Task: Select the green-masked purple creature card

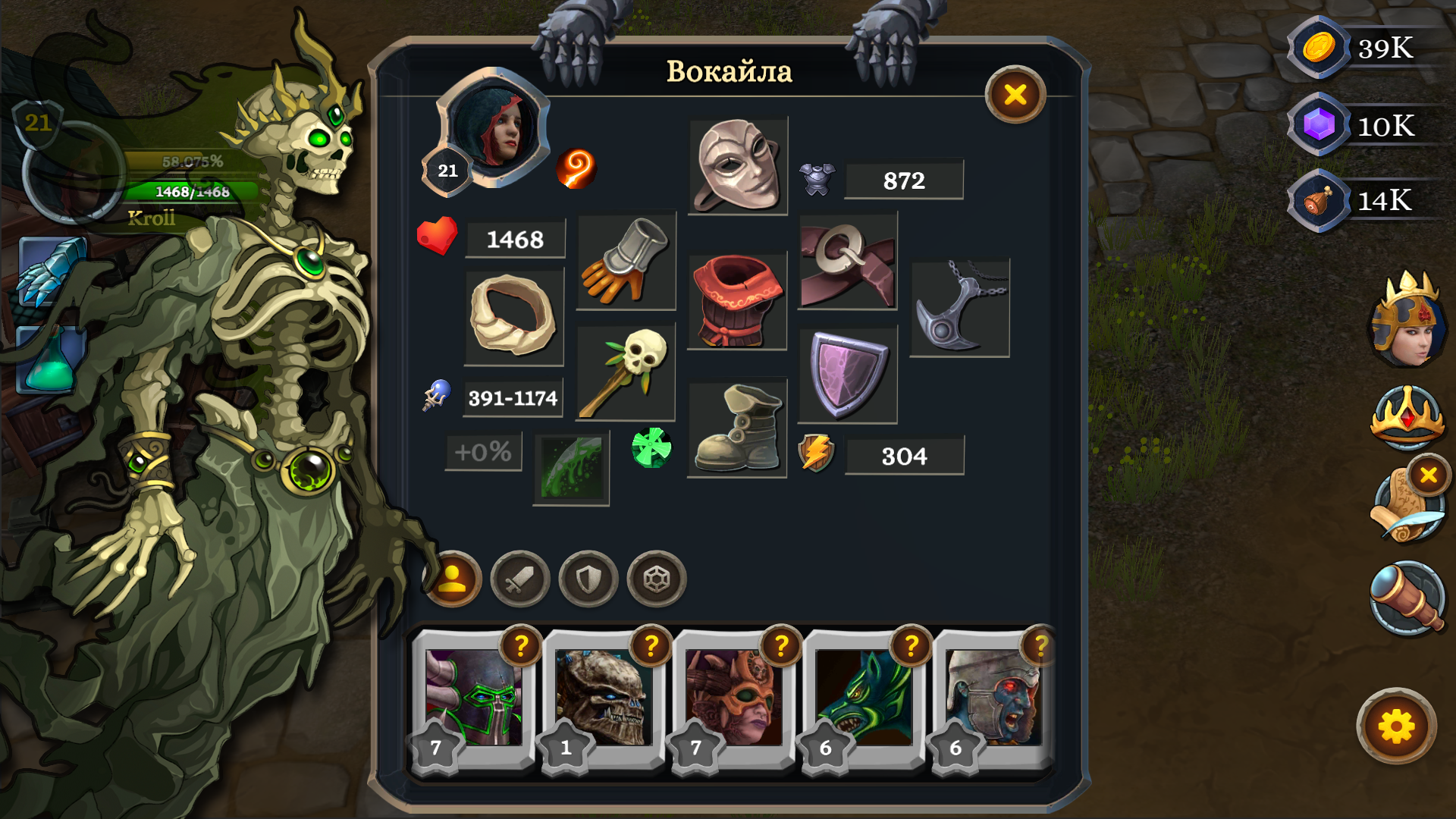Action: (473, 698)
